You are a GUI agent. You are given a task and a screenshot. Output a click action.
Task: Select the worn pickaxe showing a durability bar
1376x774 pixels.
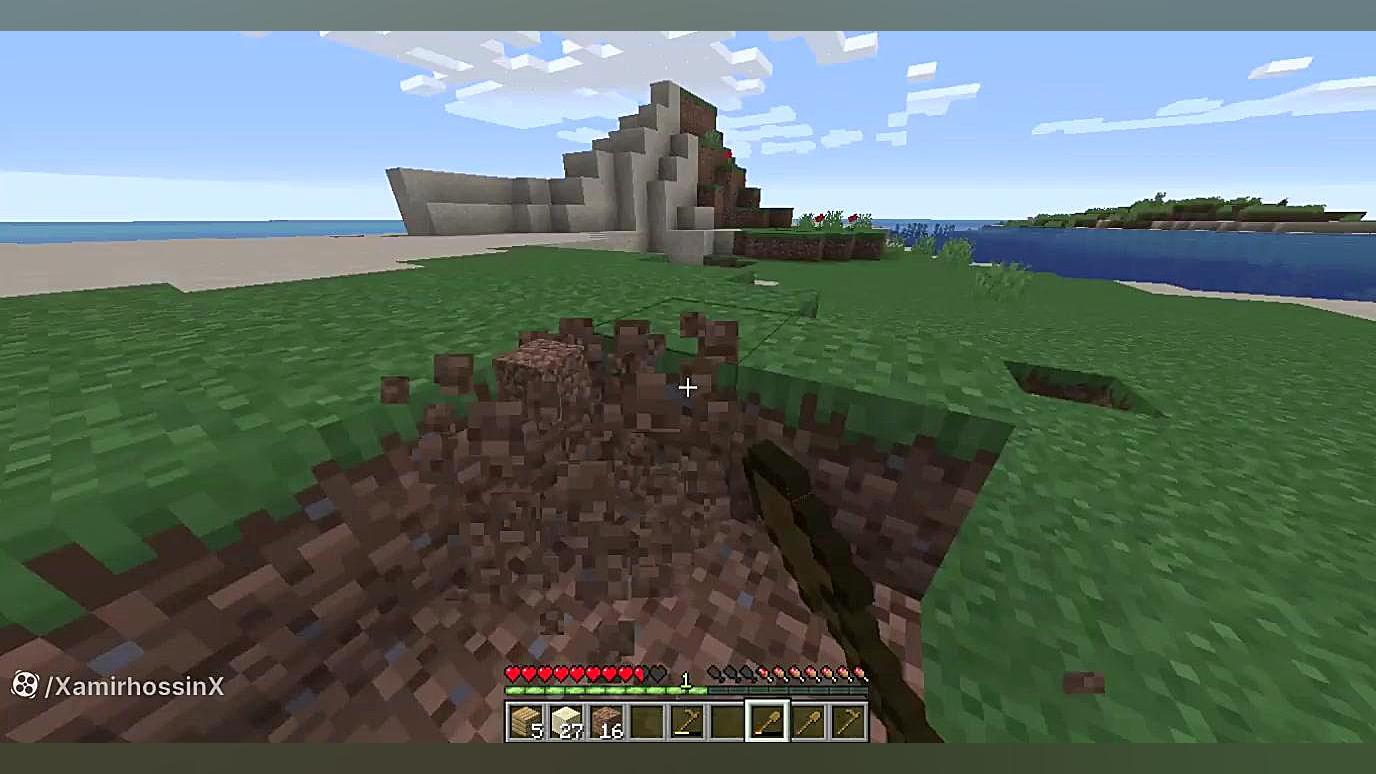pyautogui.click(x=687, y=721)
